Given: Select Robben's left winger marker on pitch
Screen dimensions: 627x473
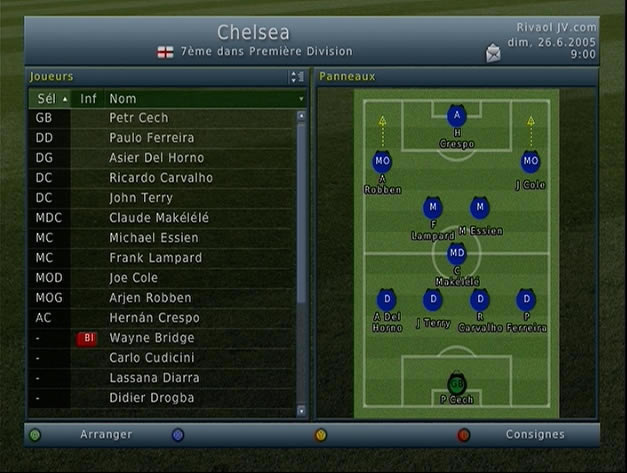Looking at the screenshot, I should coord(382,161).
